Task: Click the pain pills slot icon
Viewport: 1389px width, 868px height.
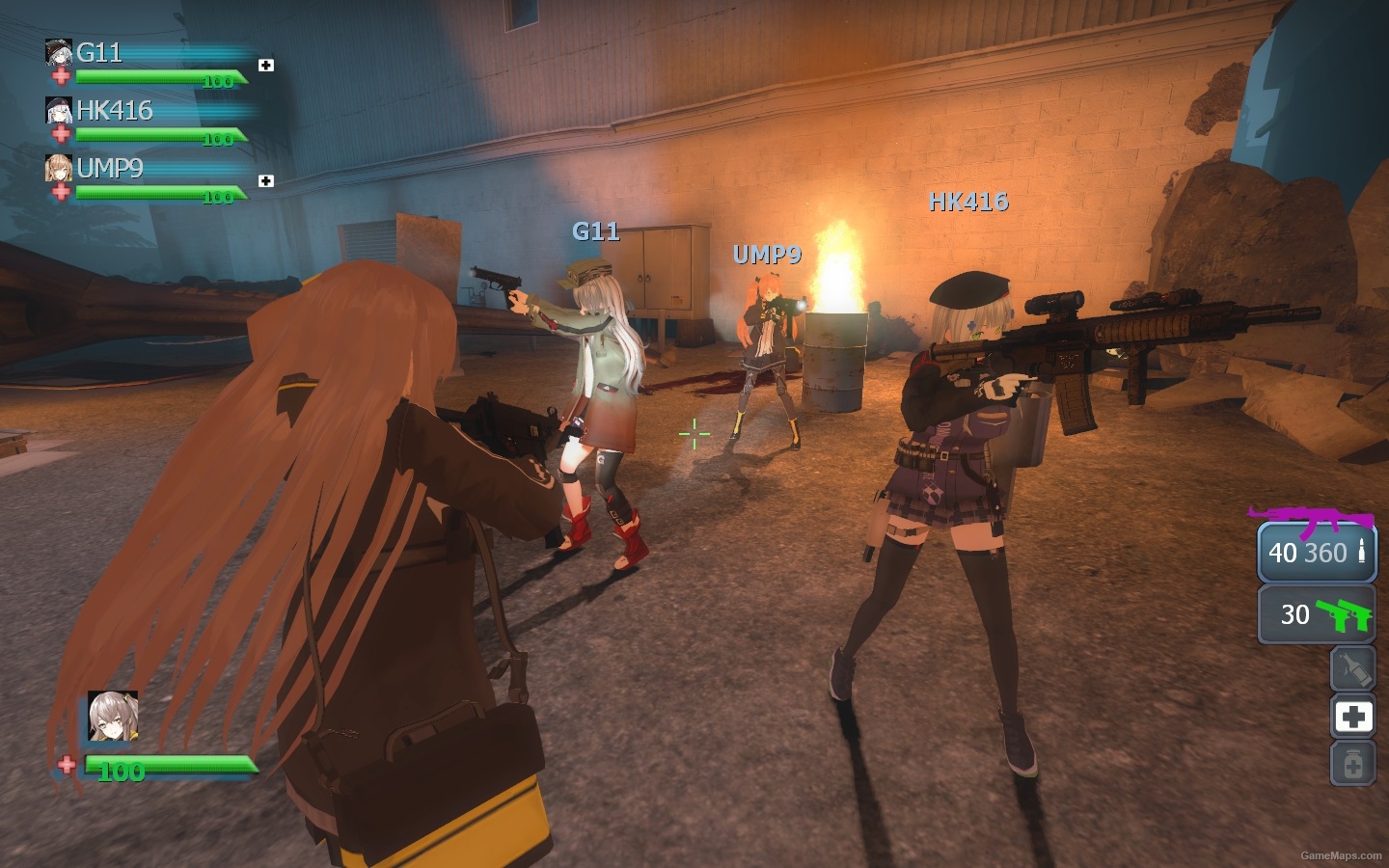Action: click(1352, 762)
